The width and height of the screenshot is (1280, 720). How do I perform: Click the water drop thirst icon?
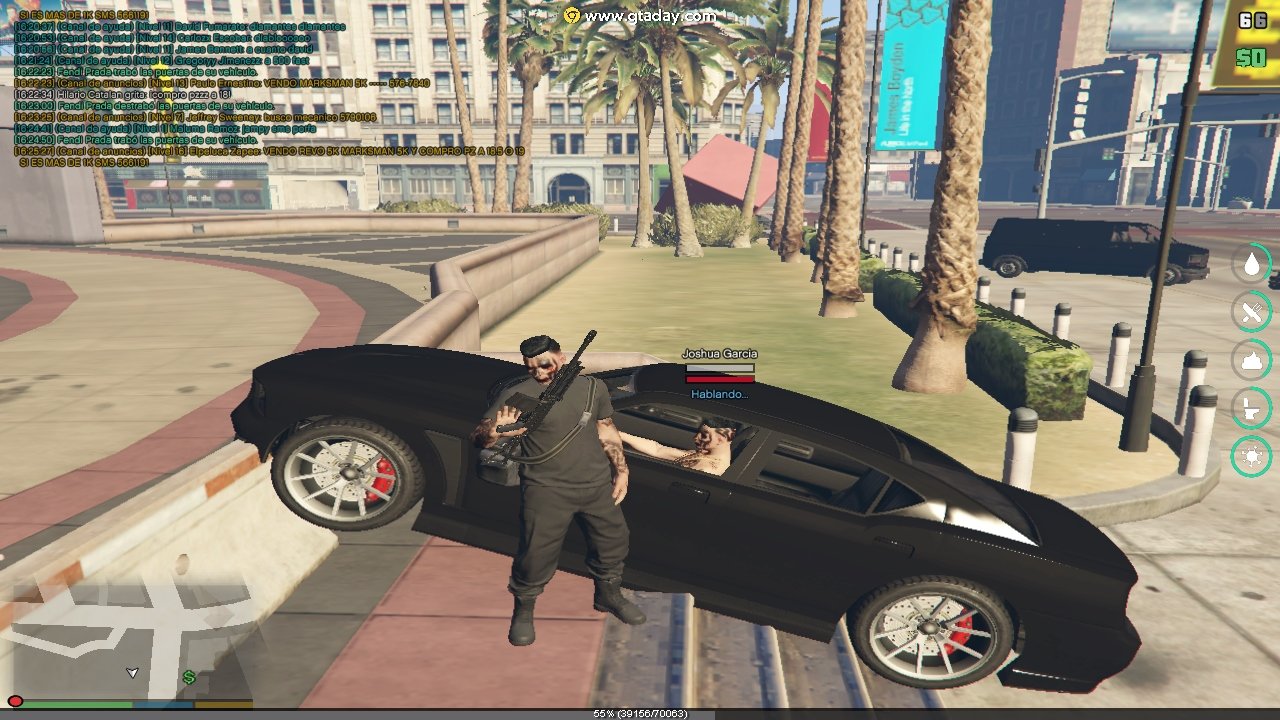(1251, 265)
